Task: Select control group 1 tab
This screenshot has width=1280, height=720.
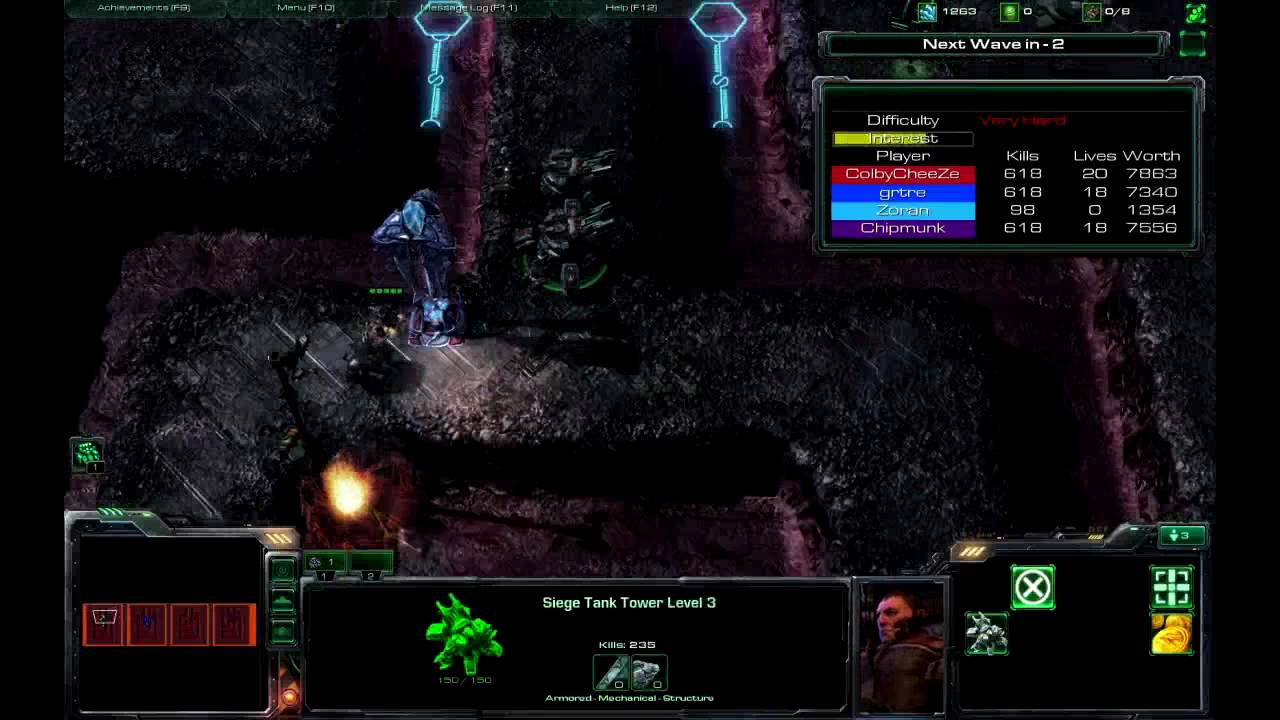Action: pos(323,563)
